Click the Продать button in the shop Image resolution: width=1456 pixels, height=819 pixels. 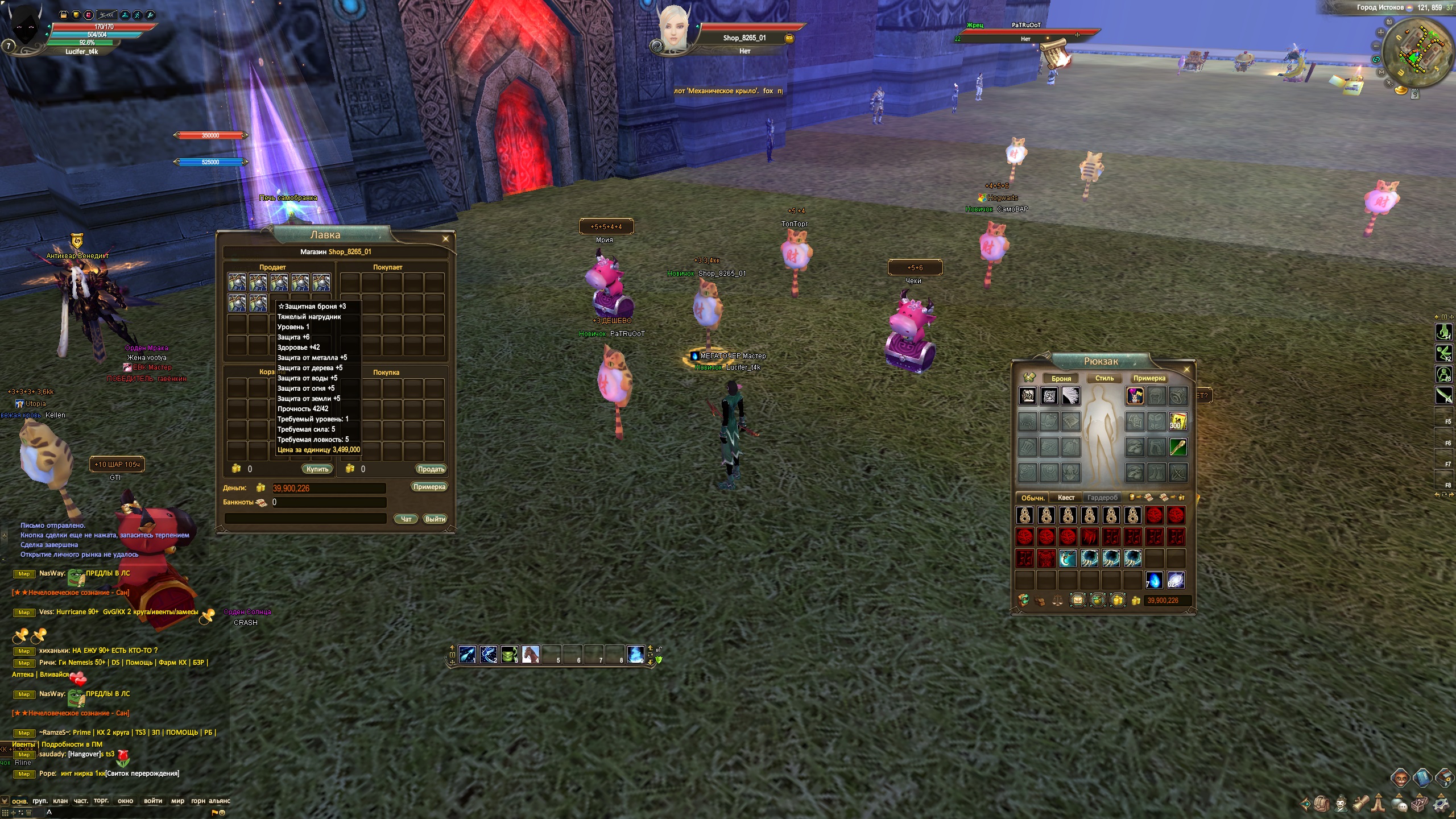click(431, 469)
